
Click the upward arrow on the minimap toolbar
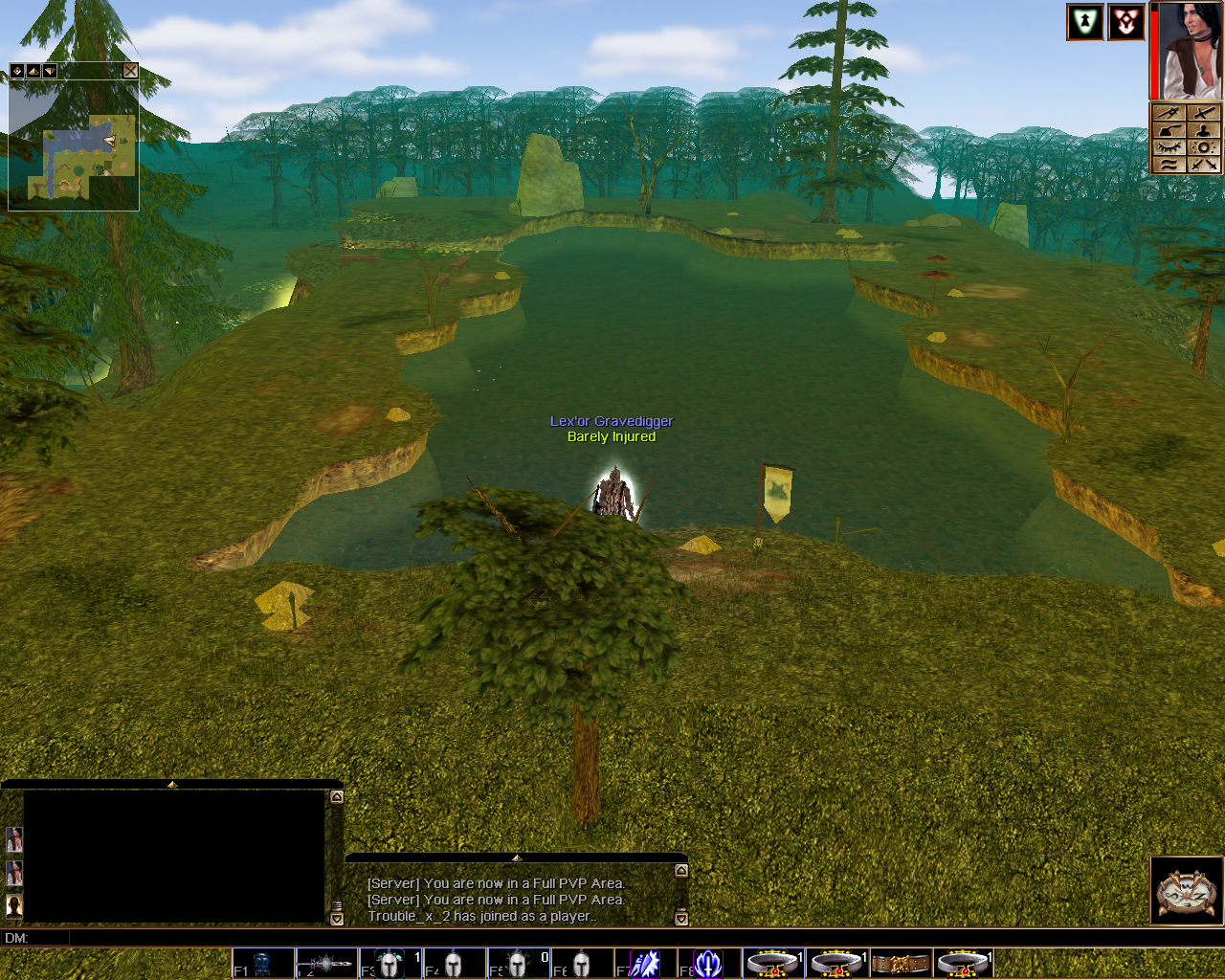pos(33,70)
